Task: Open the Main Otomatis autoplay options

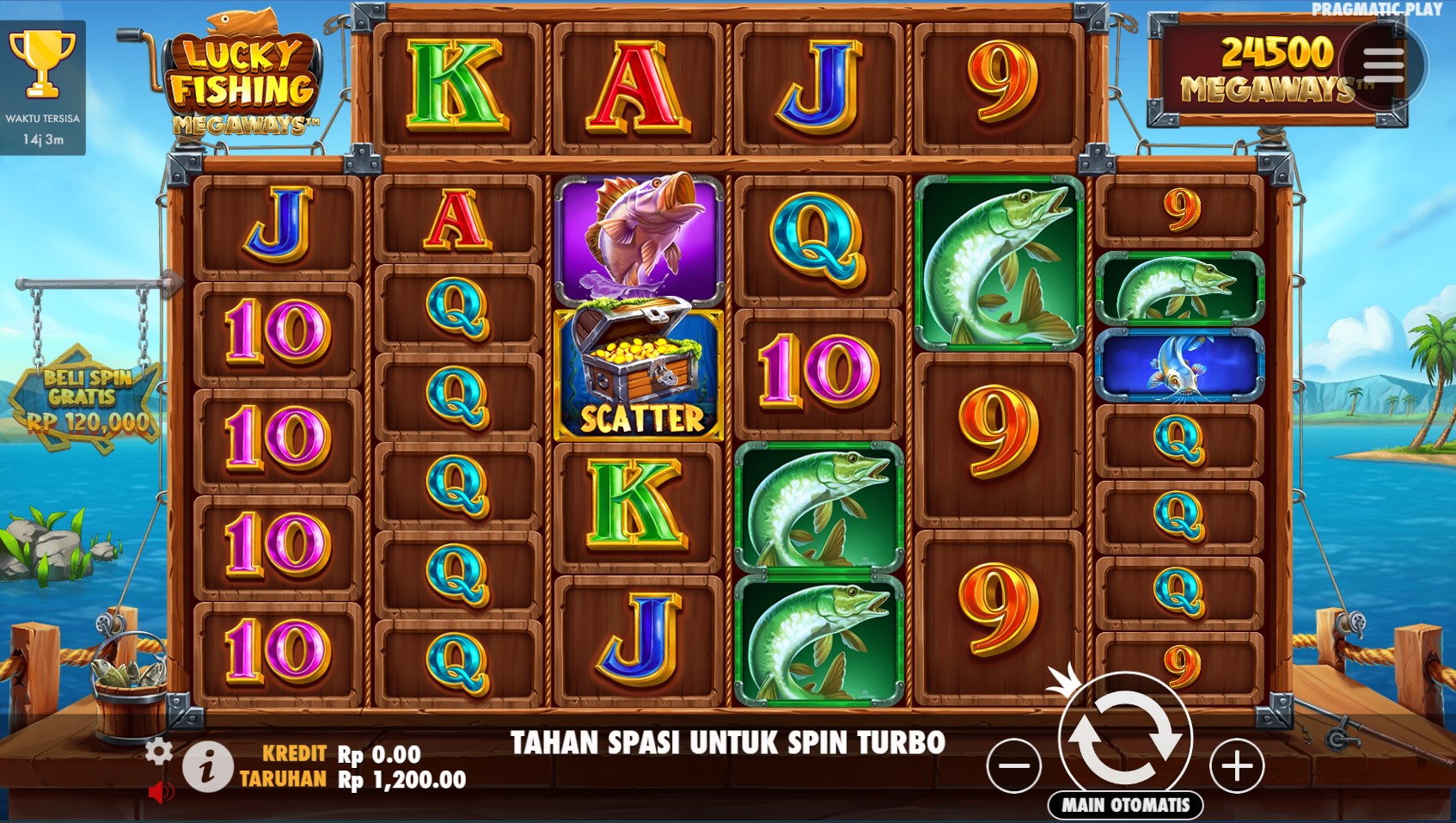Action: 1125,805
